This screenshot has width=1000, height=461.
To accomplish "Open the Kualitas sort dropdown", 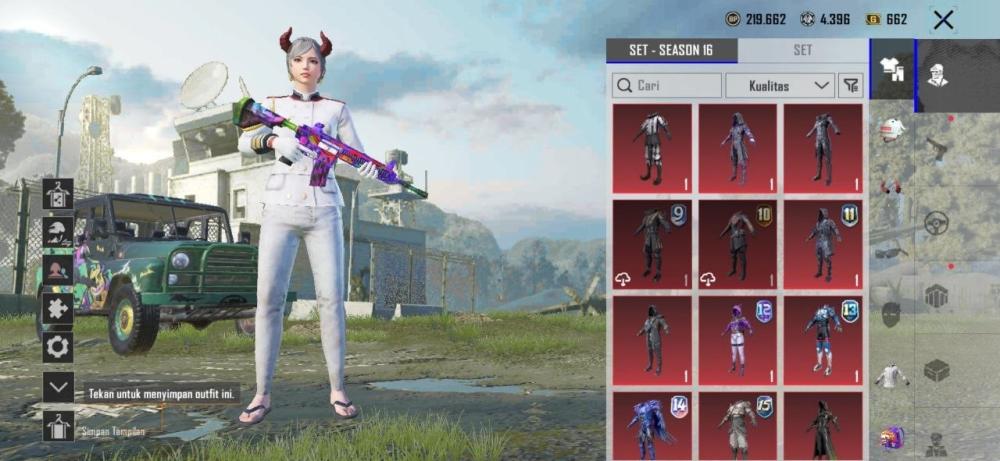I will click(x=779, y=86).
